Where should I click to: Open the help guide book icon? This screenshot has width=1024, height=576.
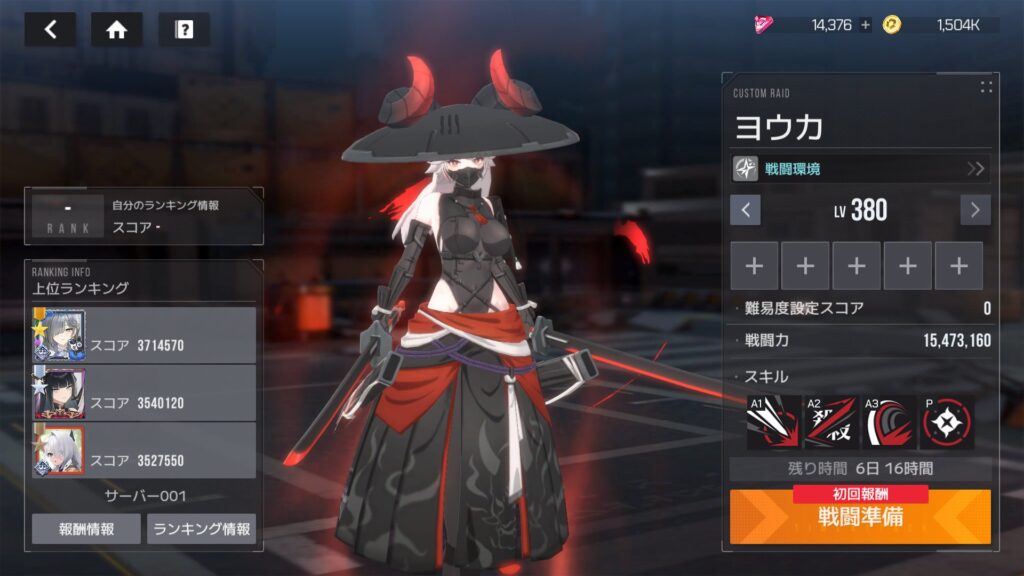184,29
